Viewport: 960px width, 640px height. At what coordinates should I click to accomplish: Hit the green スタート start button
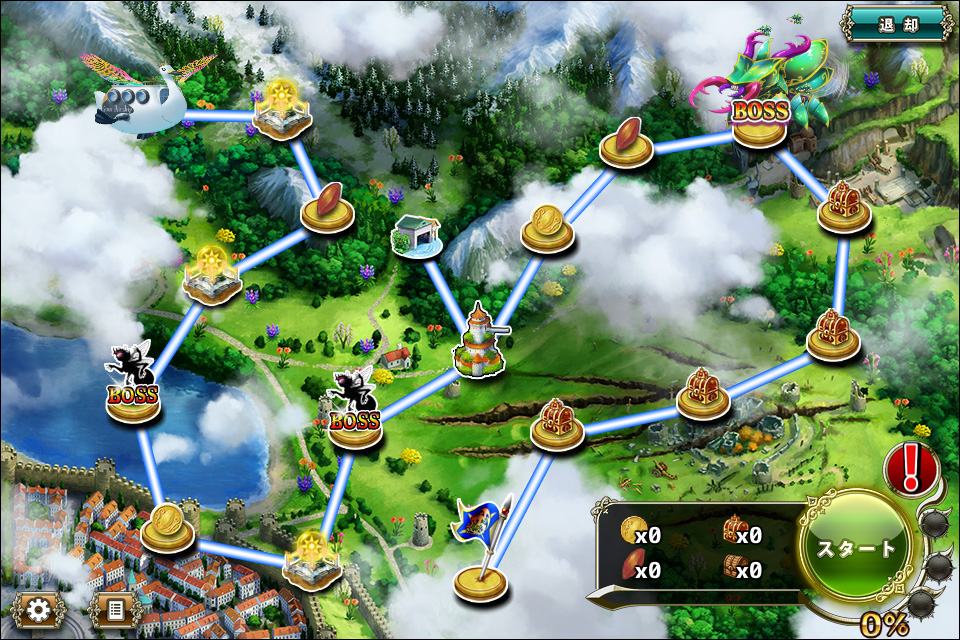click(x=857, y=547)
